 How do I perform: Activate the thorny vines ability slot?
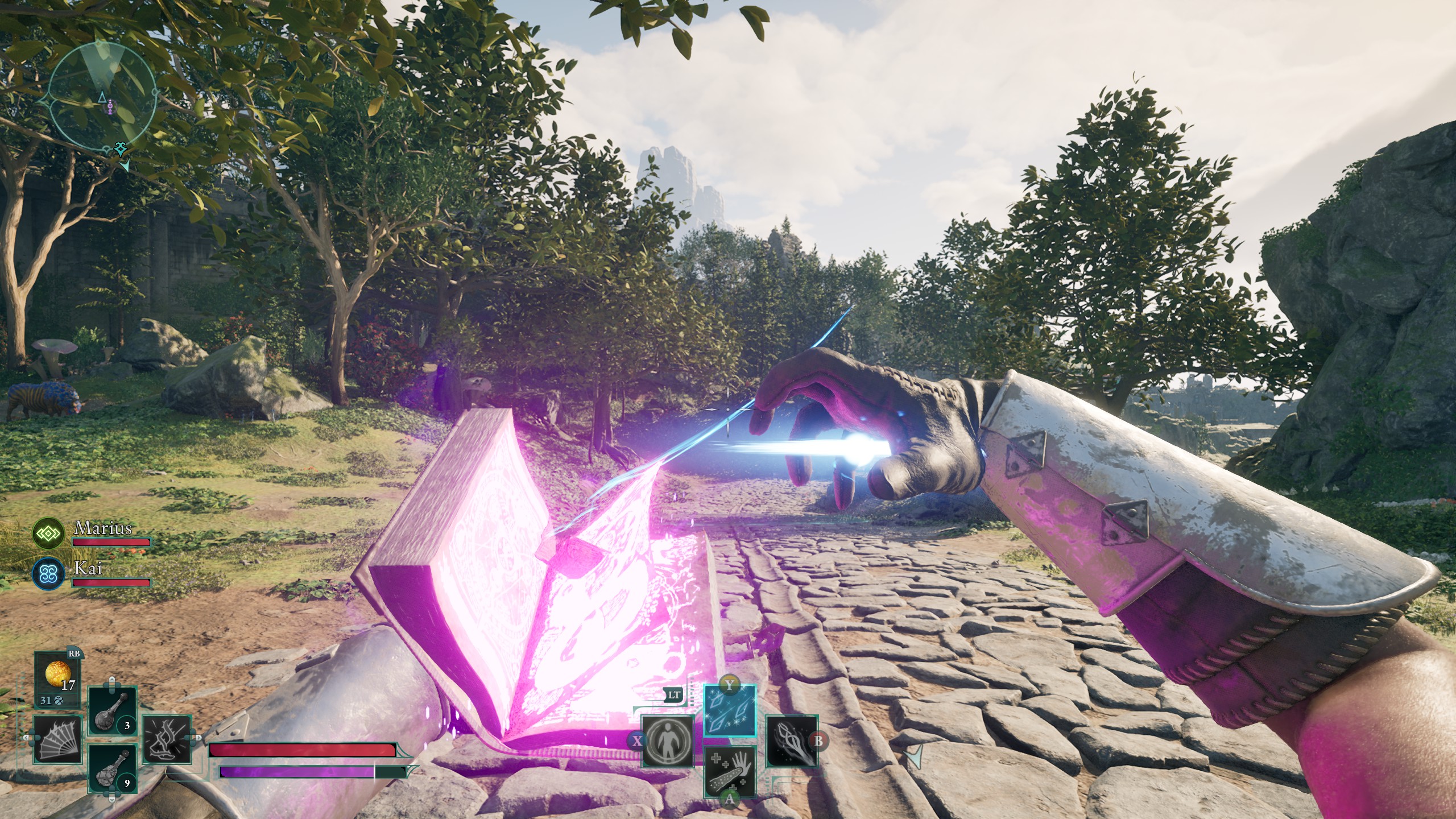click(167, 739)
